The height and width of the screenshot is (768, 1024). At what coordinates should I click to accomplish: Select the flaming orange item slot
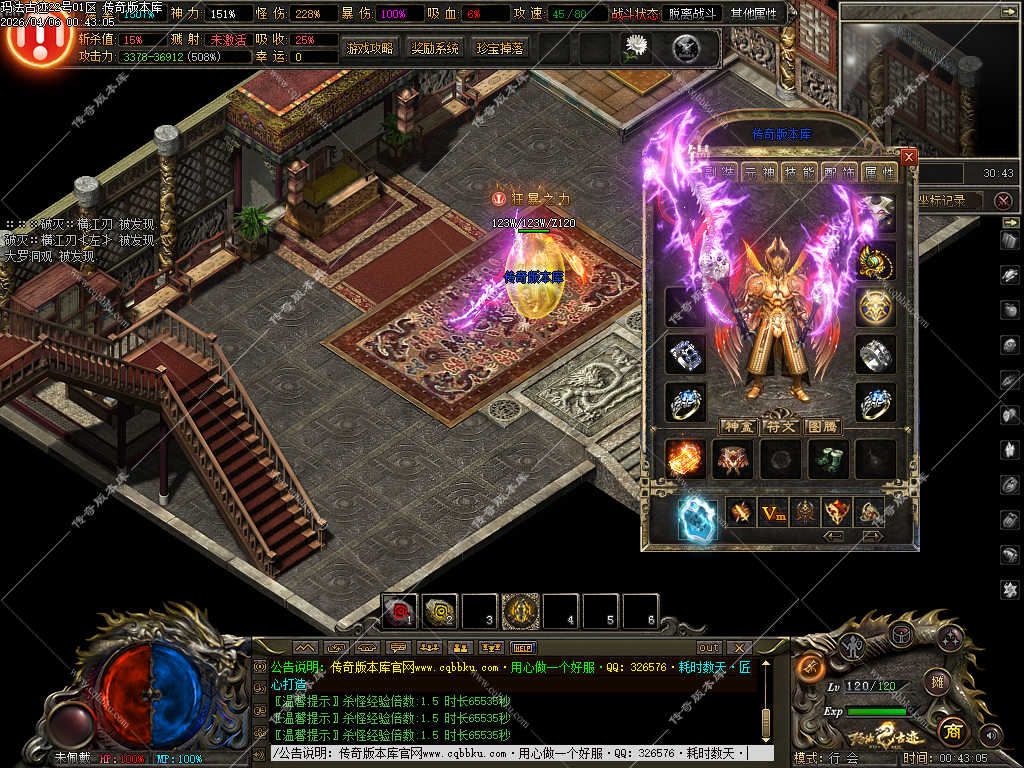tap(685, 459)
